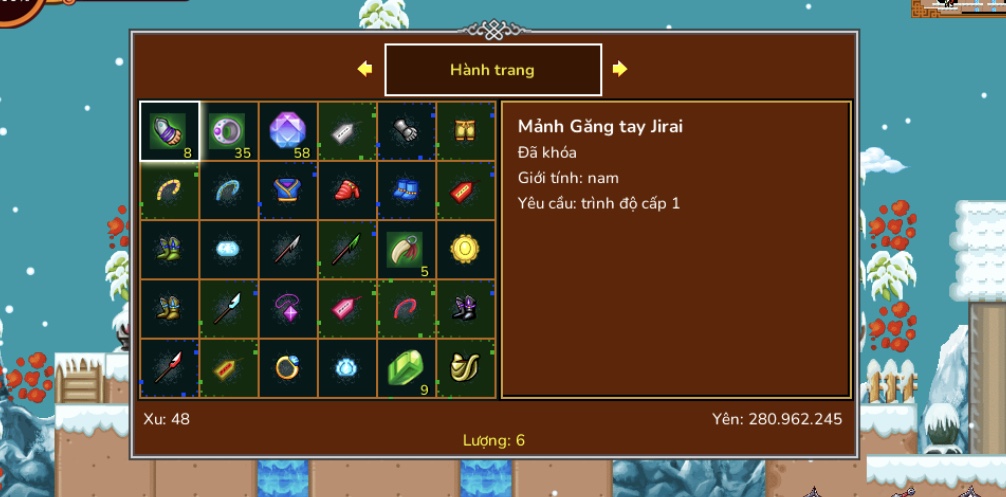This screenshot has height=497, width=1006.
Task: Pick the golden genie lamp item
Action: pyautogui.click(x=466, y=367)
